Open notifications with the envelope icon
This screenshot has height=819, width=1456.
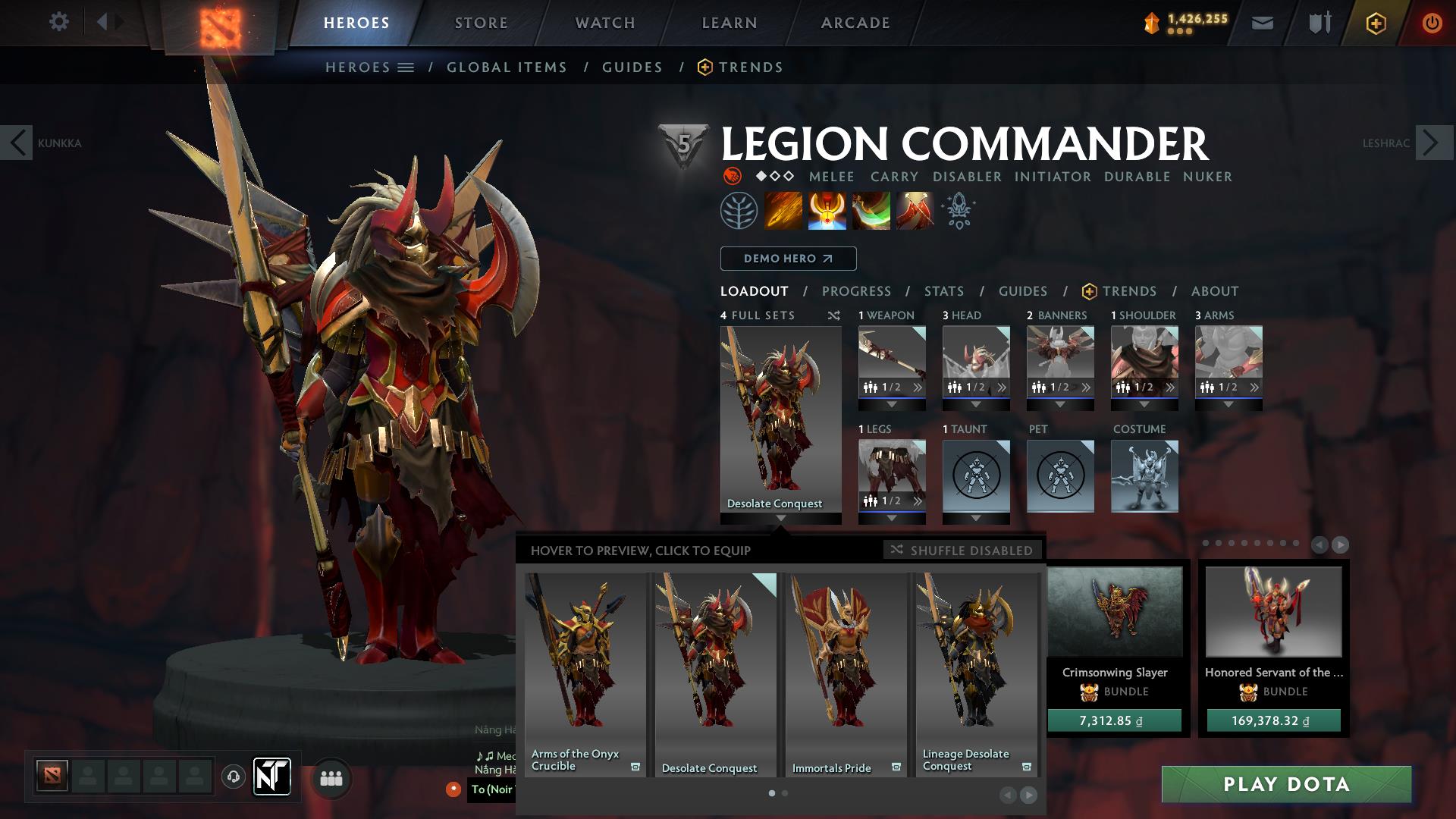tap(1263, 23)
